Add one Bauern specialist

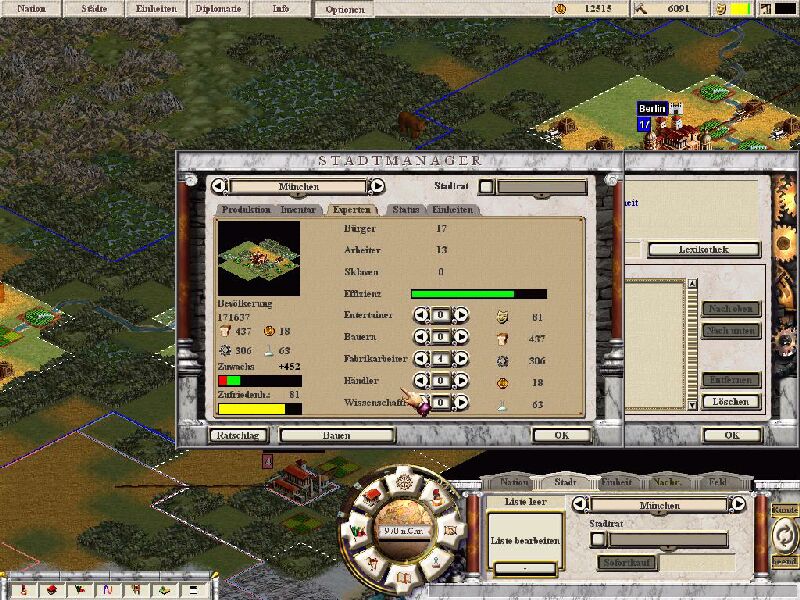461,337
